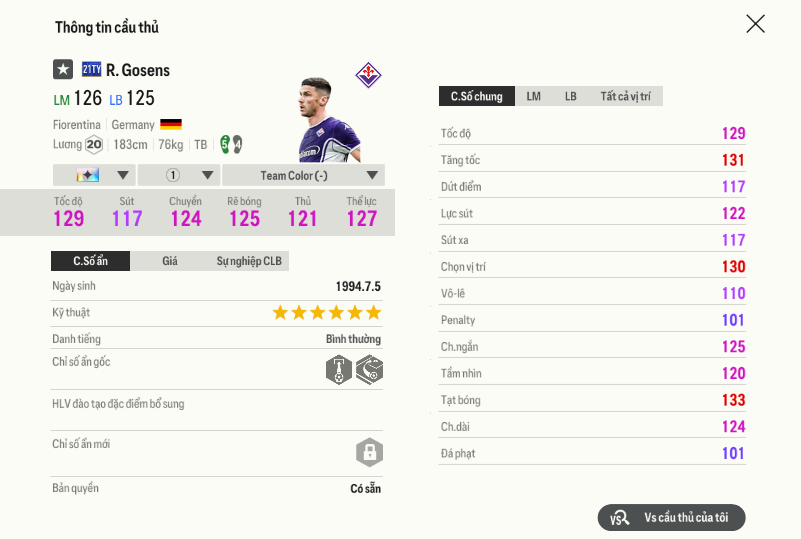The height and width of the screenshot is (539, 801).
Task: Open the Team Color dropdown
Action: pos(303,175)
